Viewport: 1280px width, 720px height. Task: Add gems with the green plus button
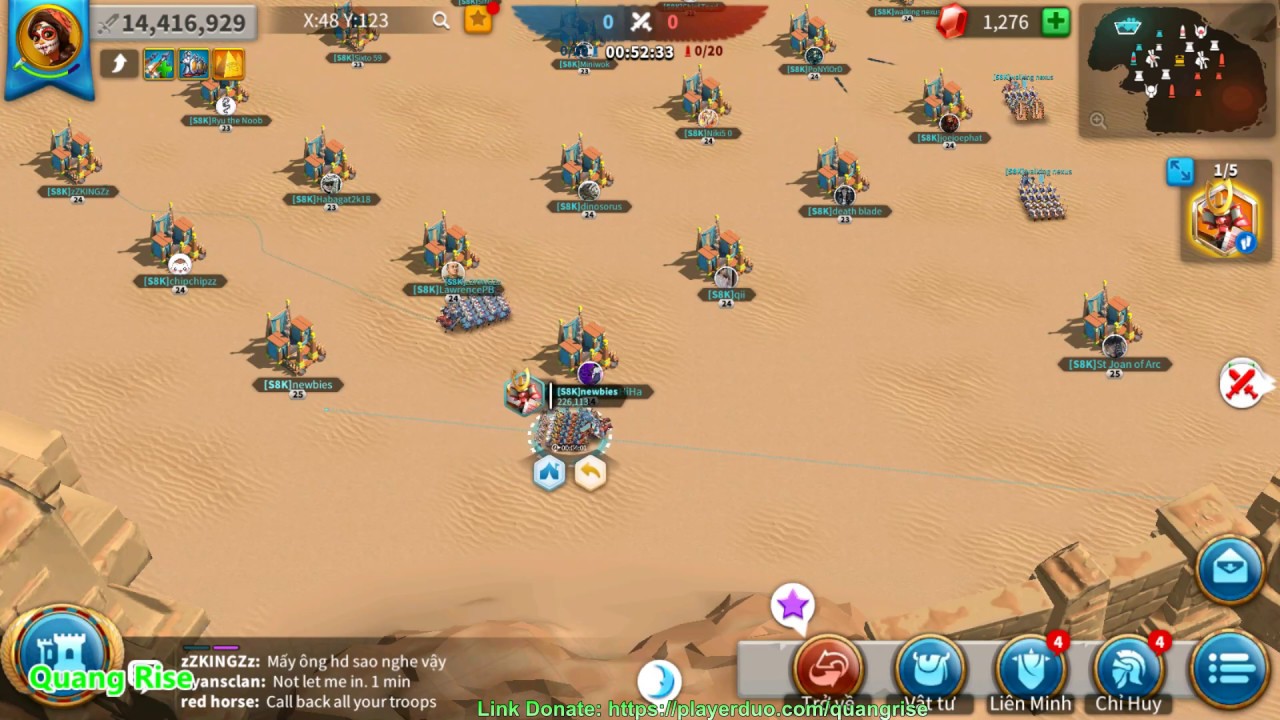1056,22
